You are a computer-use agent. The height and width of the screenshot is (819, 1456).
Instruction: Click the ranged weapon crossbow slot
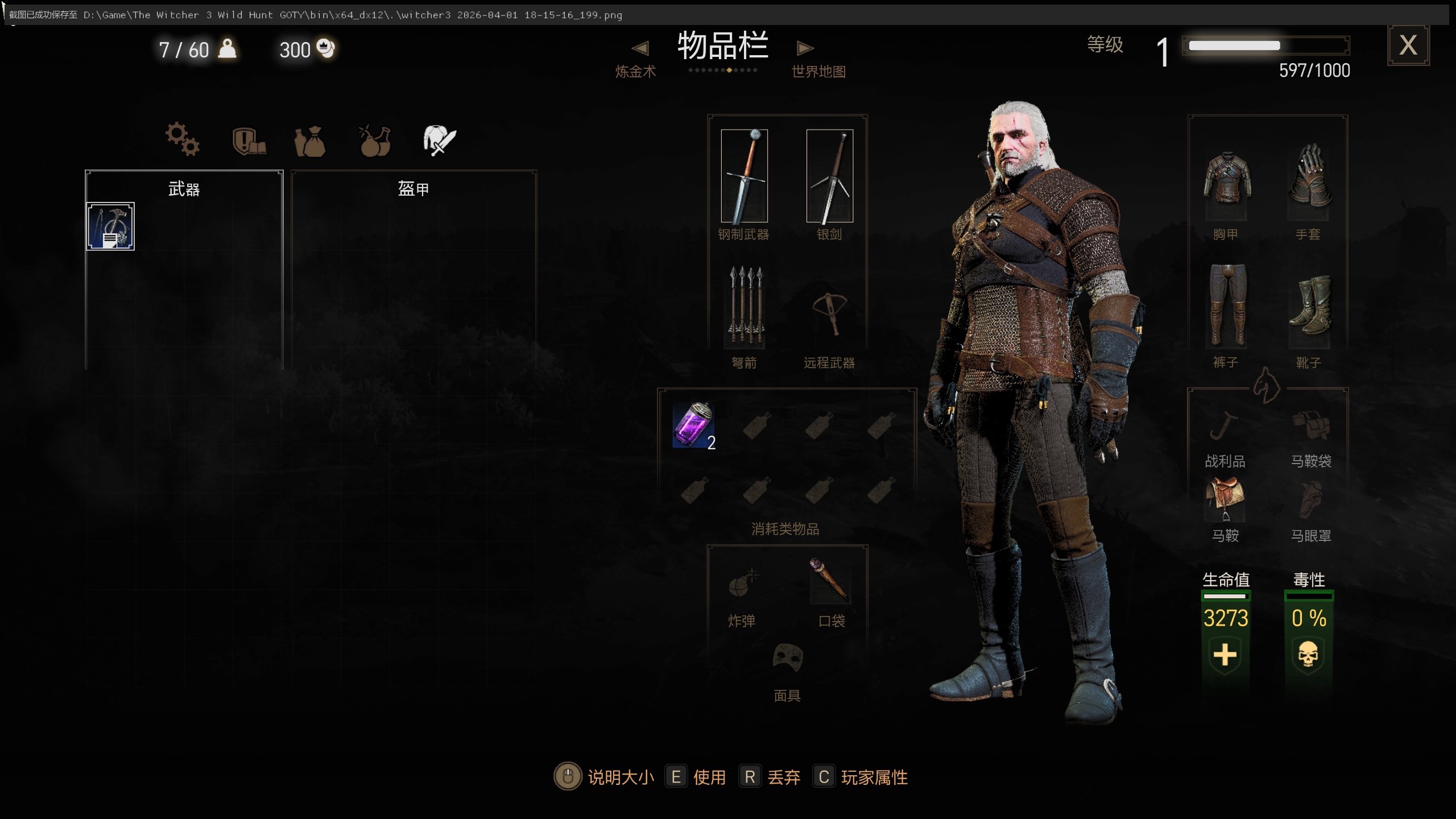829,312
